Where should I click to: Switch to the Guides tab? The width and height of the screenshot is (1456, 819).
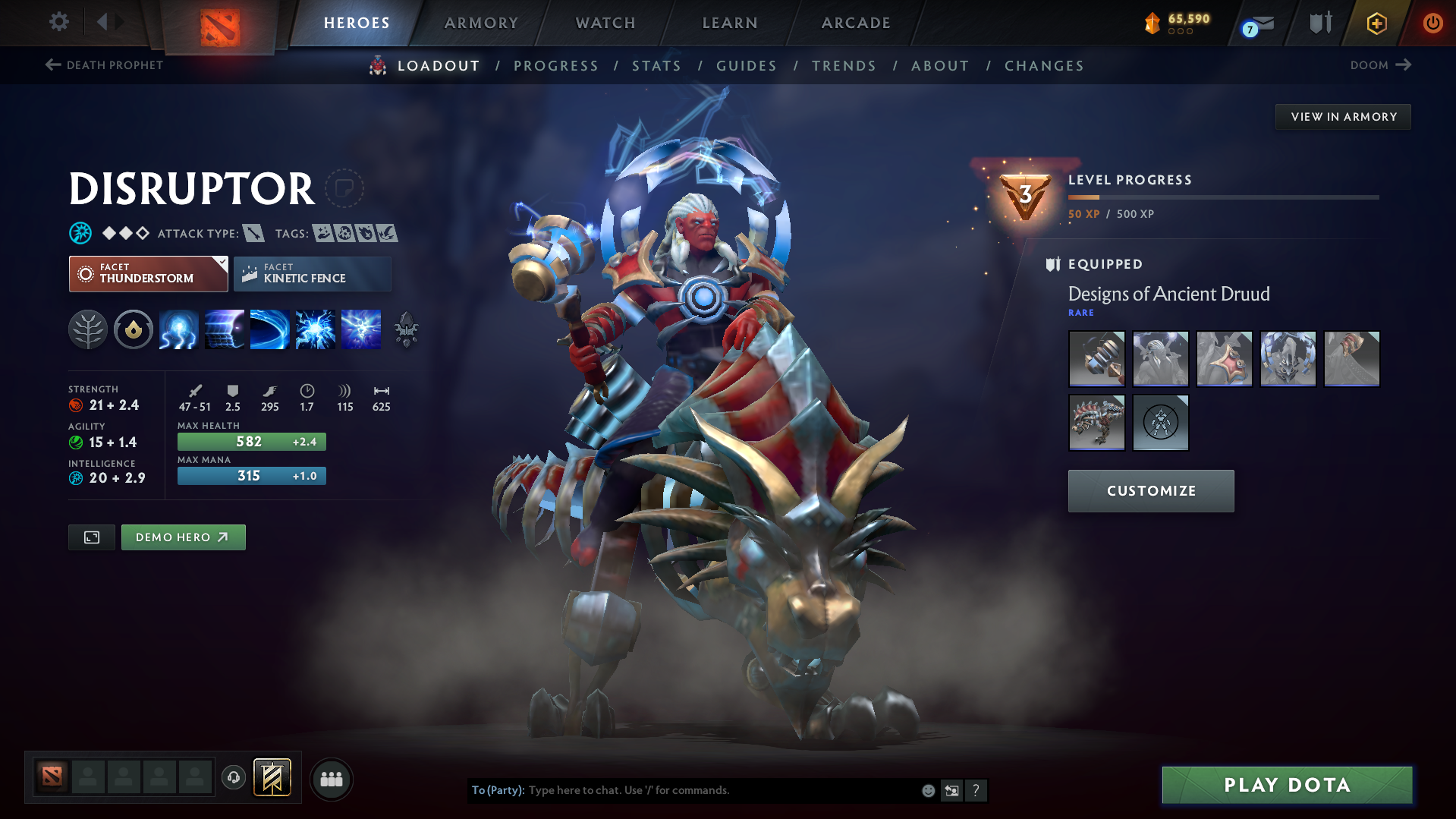[x=746, y=65]
